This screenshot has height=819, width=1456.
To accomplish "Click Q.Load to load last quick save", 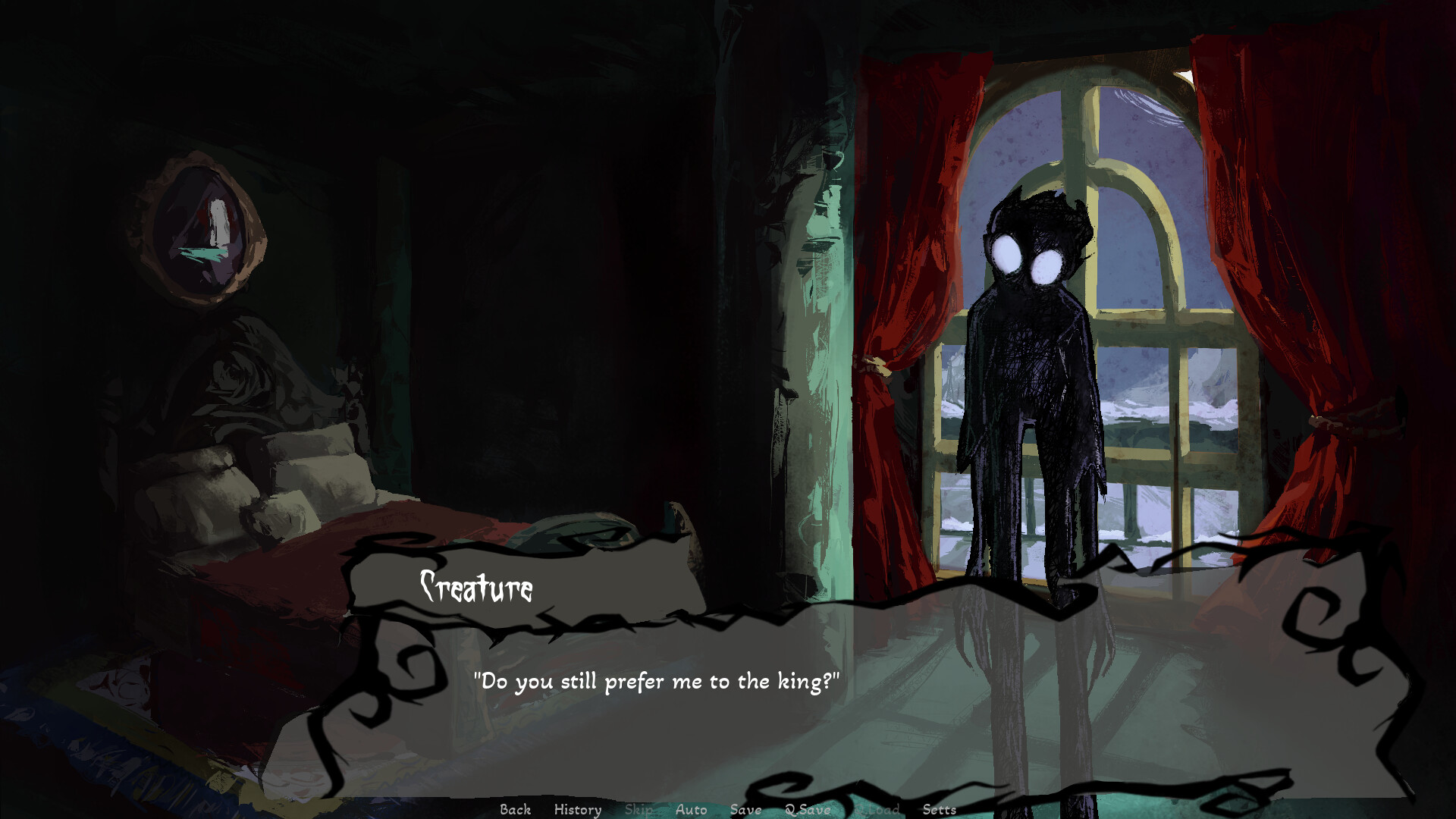I will click(x=877, y=810).
